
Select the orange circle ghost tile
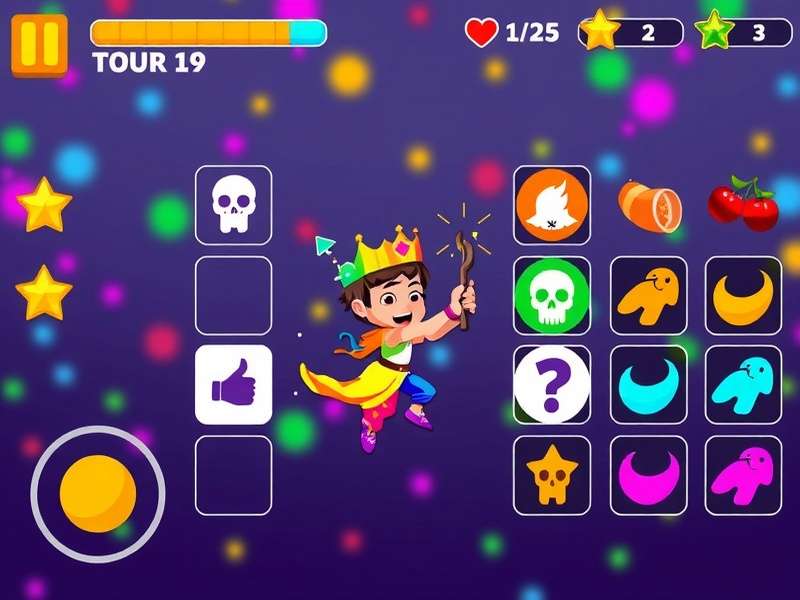tap(552, 205)
